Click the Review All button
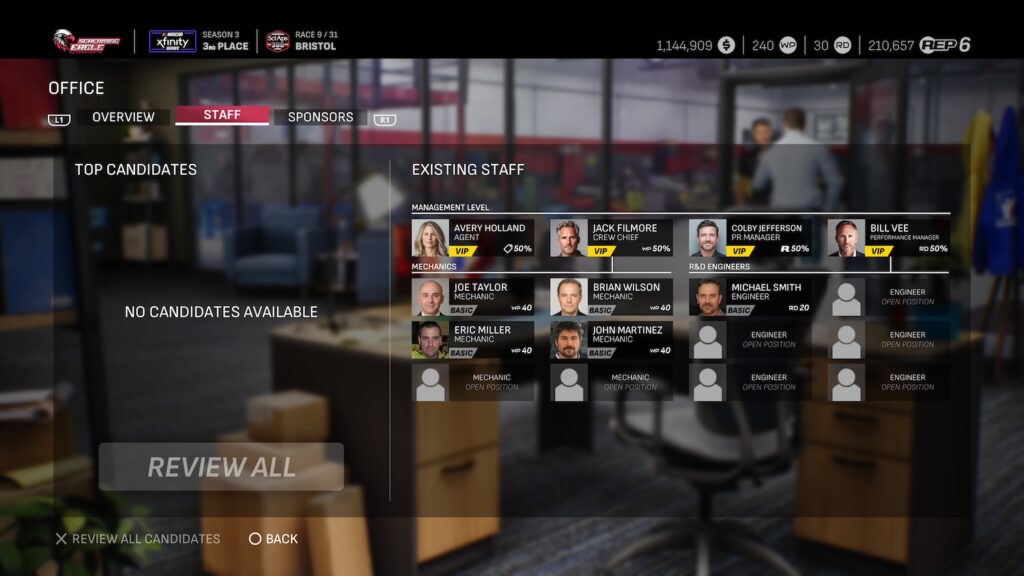1024x576 pixels. (221, 467)
